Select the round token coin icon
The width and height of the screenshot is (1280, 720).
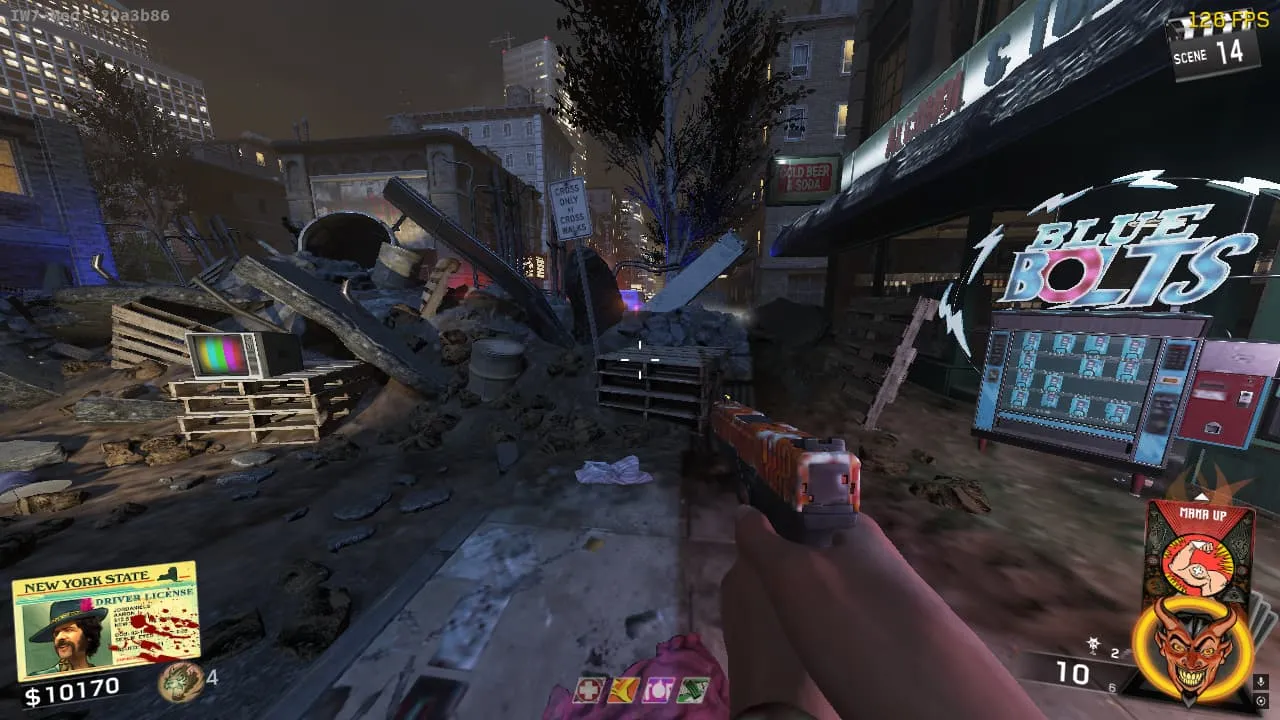[x=180, y=681]
